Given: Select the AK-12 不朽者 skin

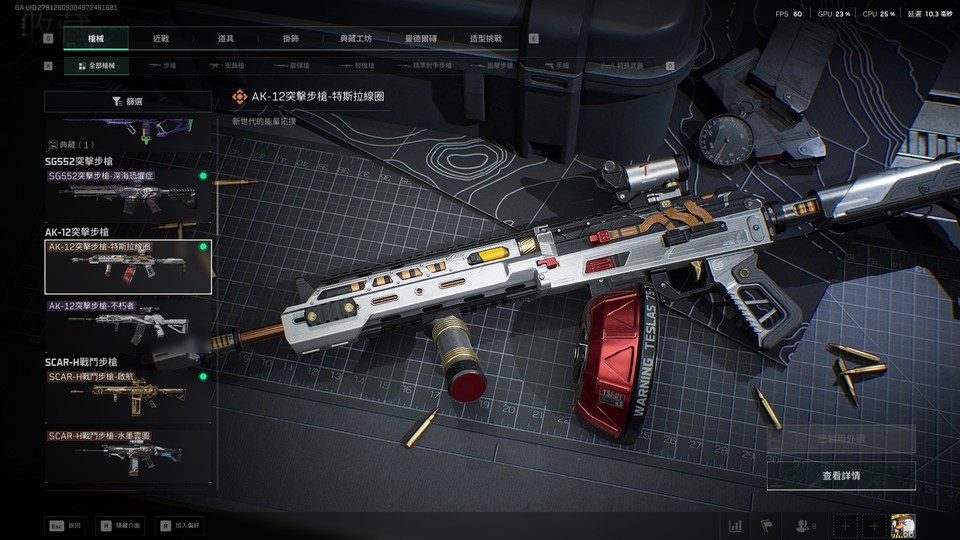Looking at the screenshot, I should point(128,322).
